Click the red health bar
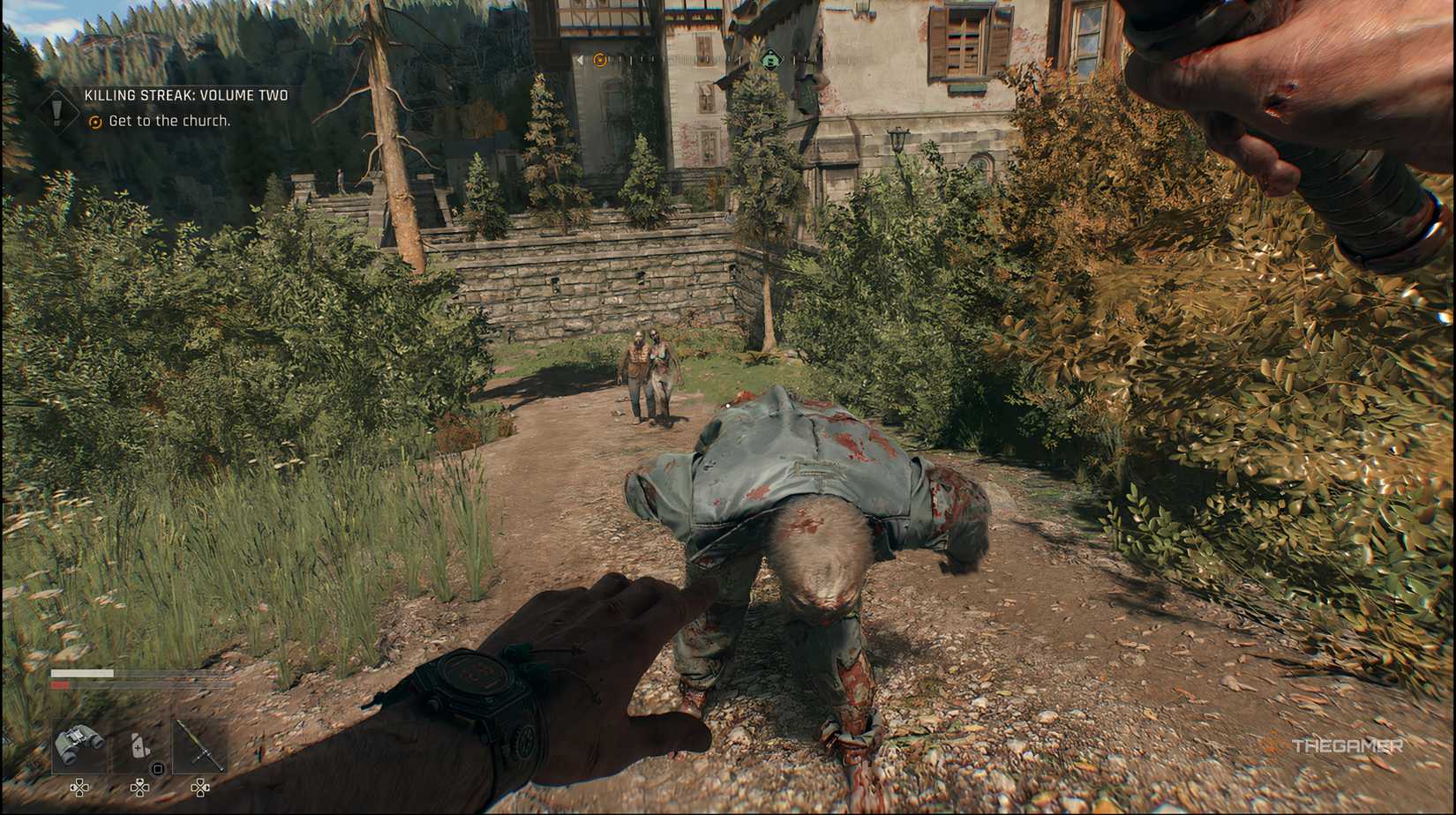Viewport: 1456px width, 815px height. [x=60, y=684]
